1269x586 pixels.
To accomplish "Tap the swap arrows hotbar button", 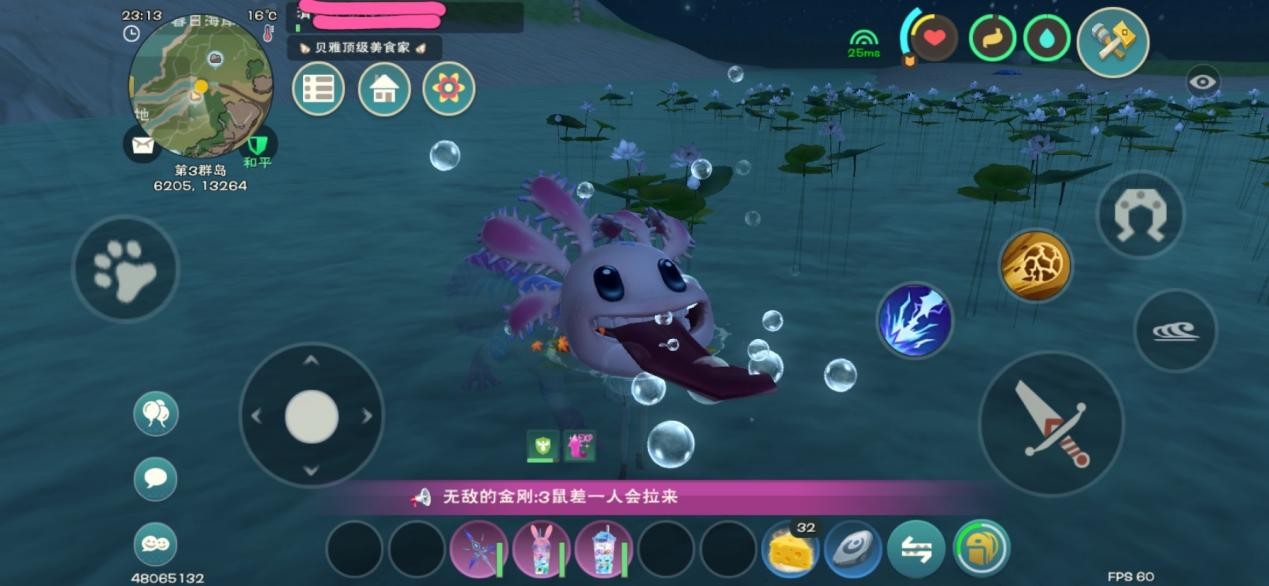I will pyautogui.click(x=916, y=549).
